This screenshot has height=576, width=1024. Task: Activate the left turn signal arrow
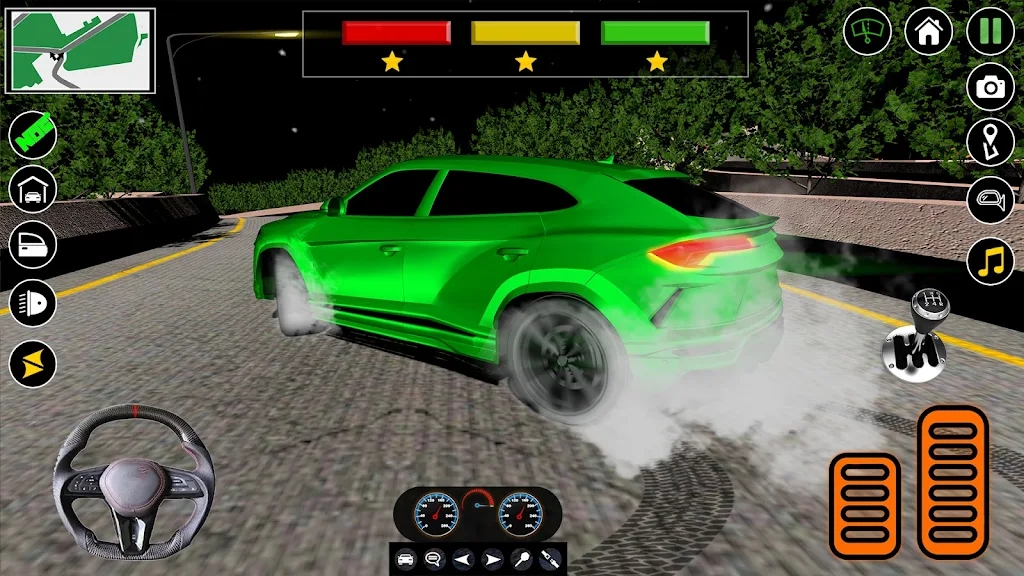[x=463, y=558]
